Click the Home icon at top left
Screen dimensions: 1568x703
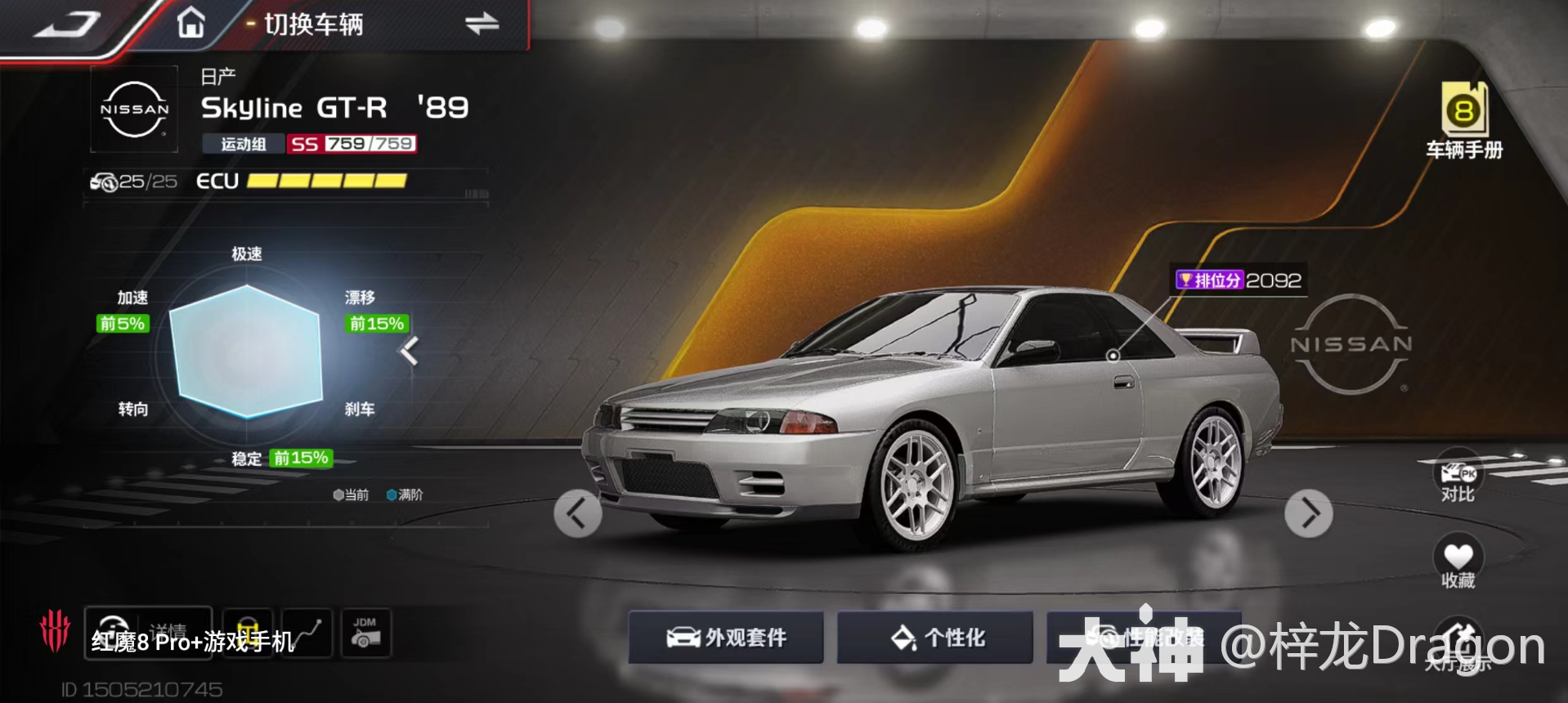pyautogui.click(x=190, y=22)
